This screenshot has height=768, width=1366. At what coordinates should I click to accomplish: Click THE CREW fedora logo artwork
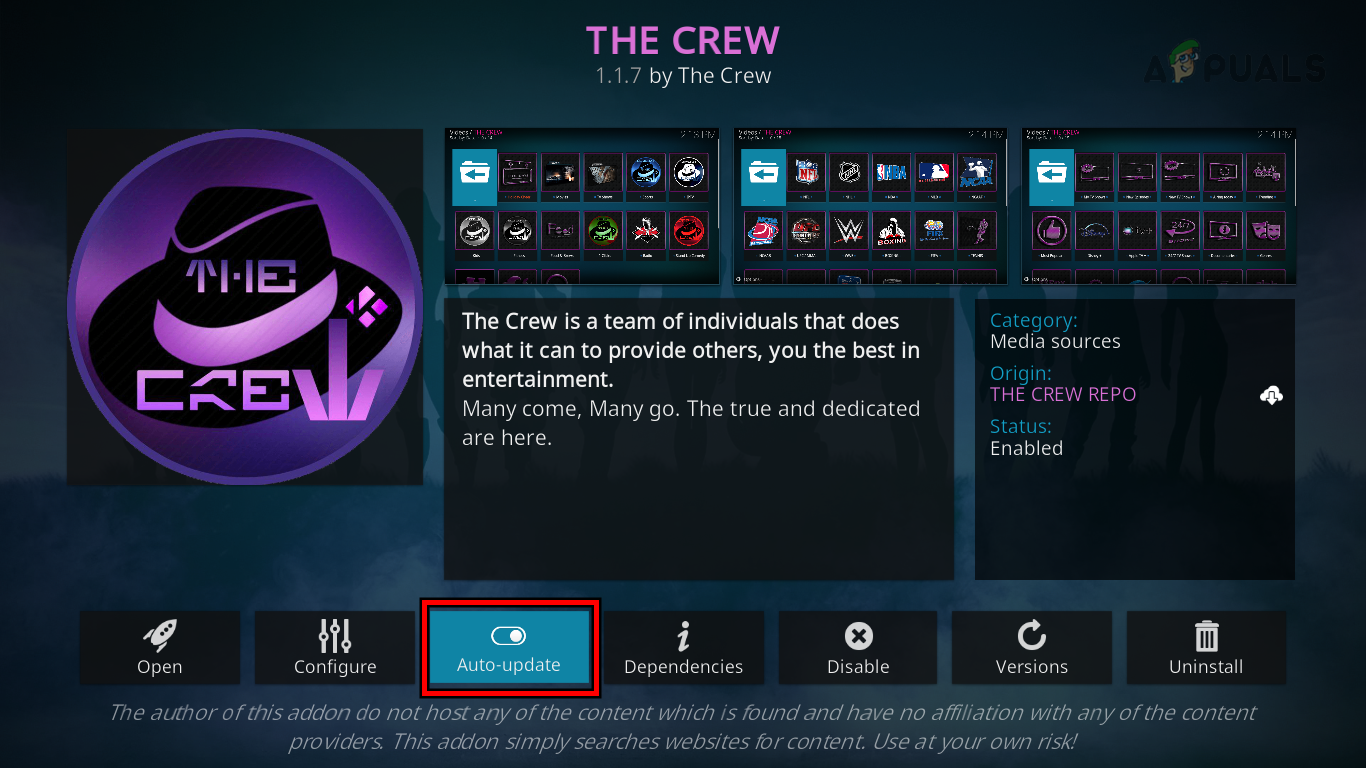(x=243, y=306)
